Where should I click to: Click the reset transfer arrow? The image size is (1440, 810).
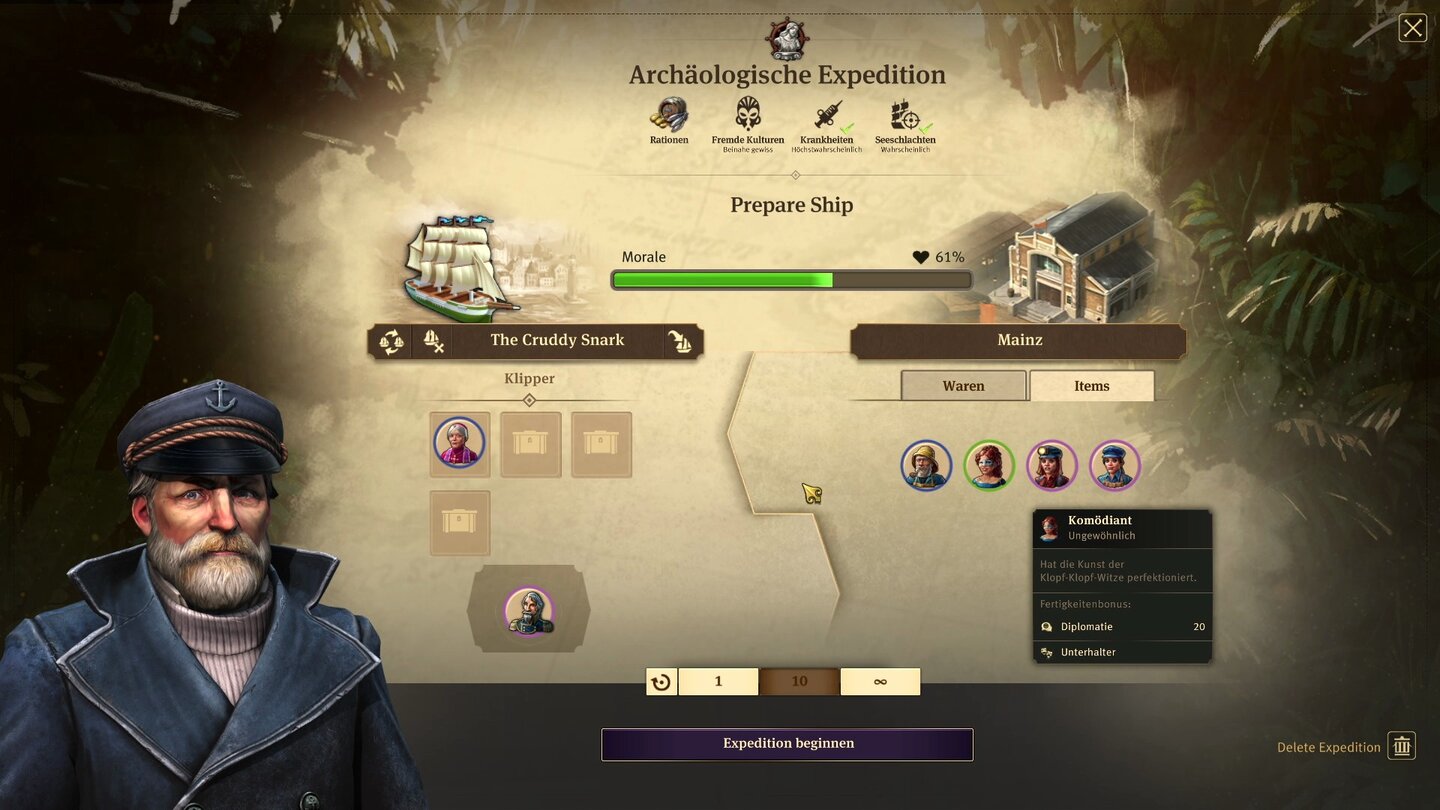coord(660,681)
